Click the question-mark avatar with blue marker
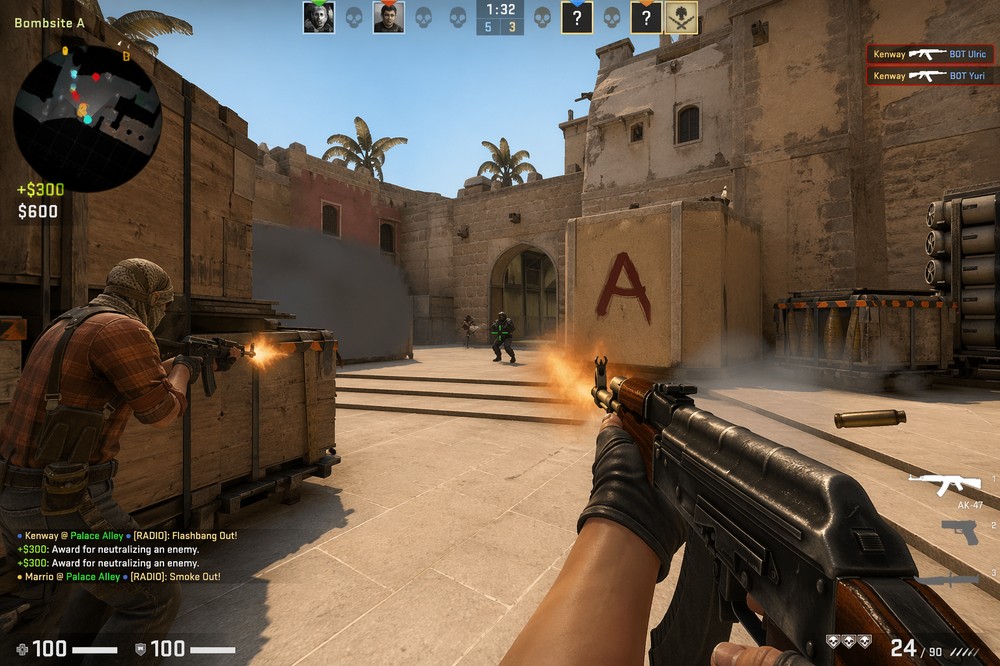 point(577,17)
